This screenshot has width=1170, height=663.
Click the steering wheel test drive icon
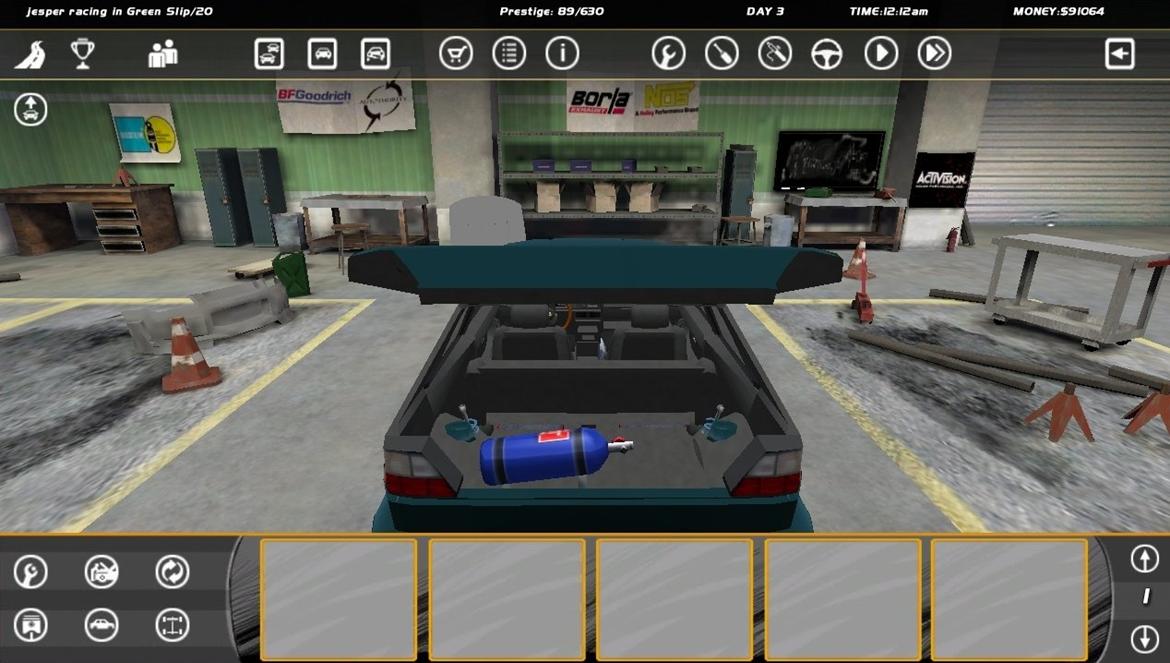[x=827, y=54]
